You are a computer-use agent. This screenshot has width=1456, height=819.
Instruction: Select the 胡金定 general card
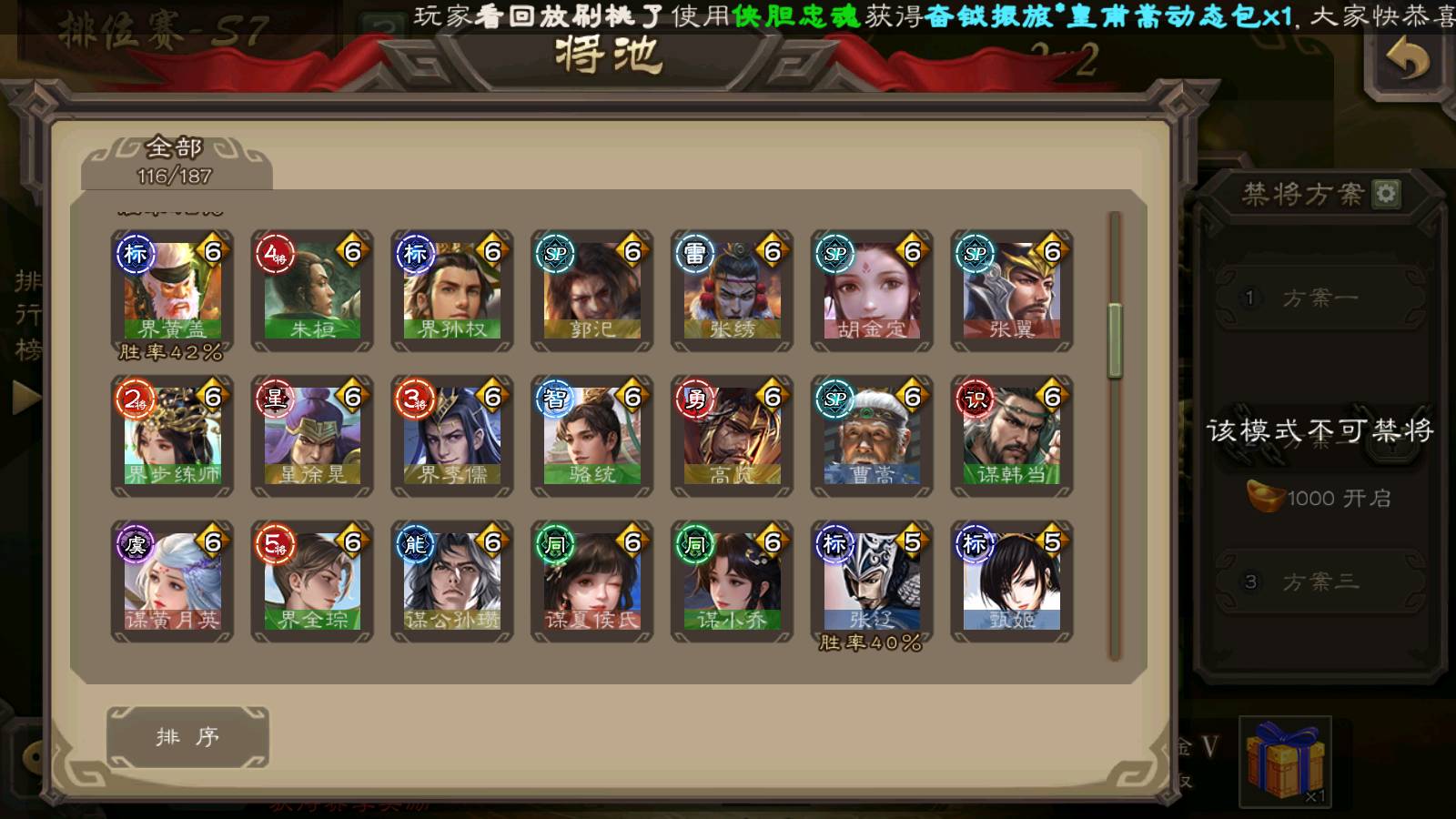(x=872, y=290)
